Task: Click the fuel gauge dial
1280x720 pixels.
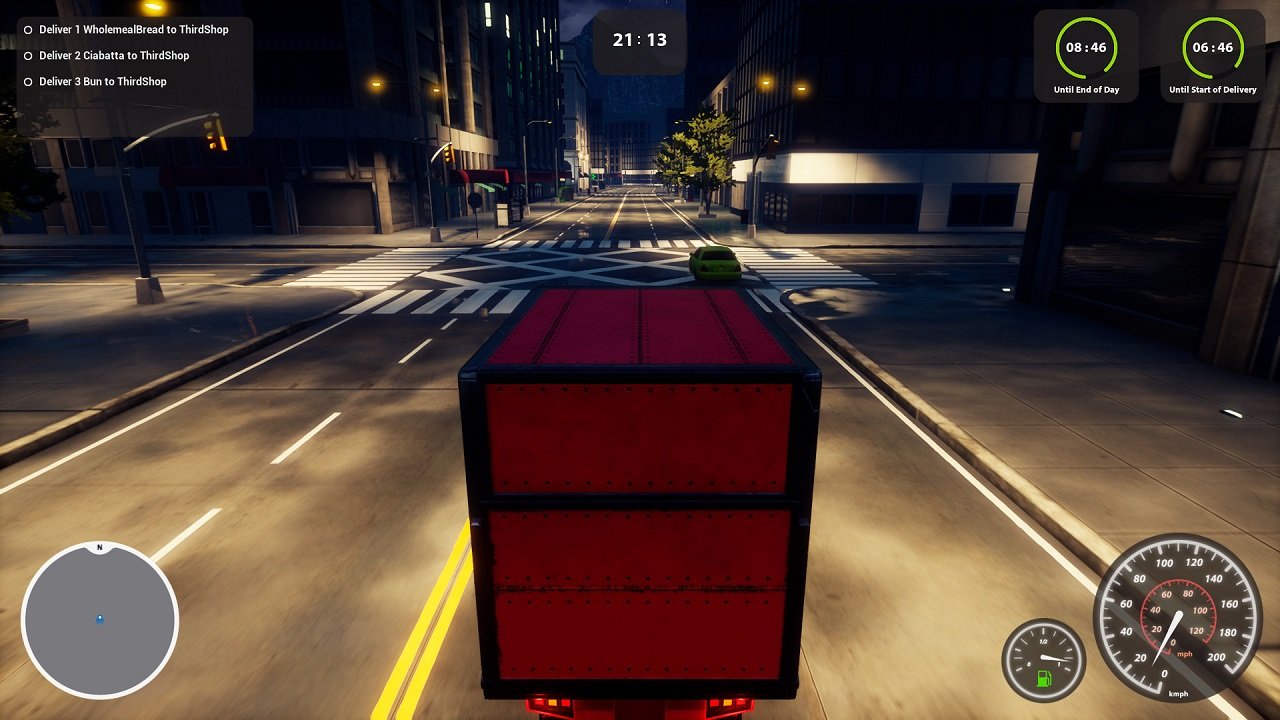Action: (1043, 660)
